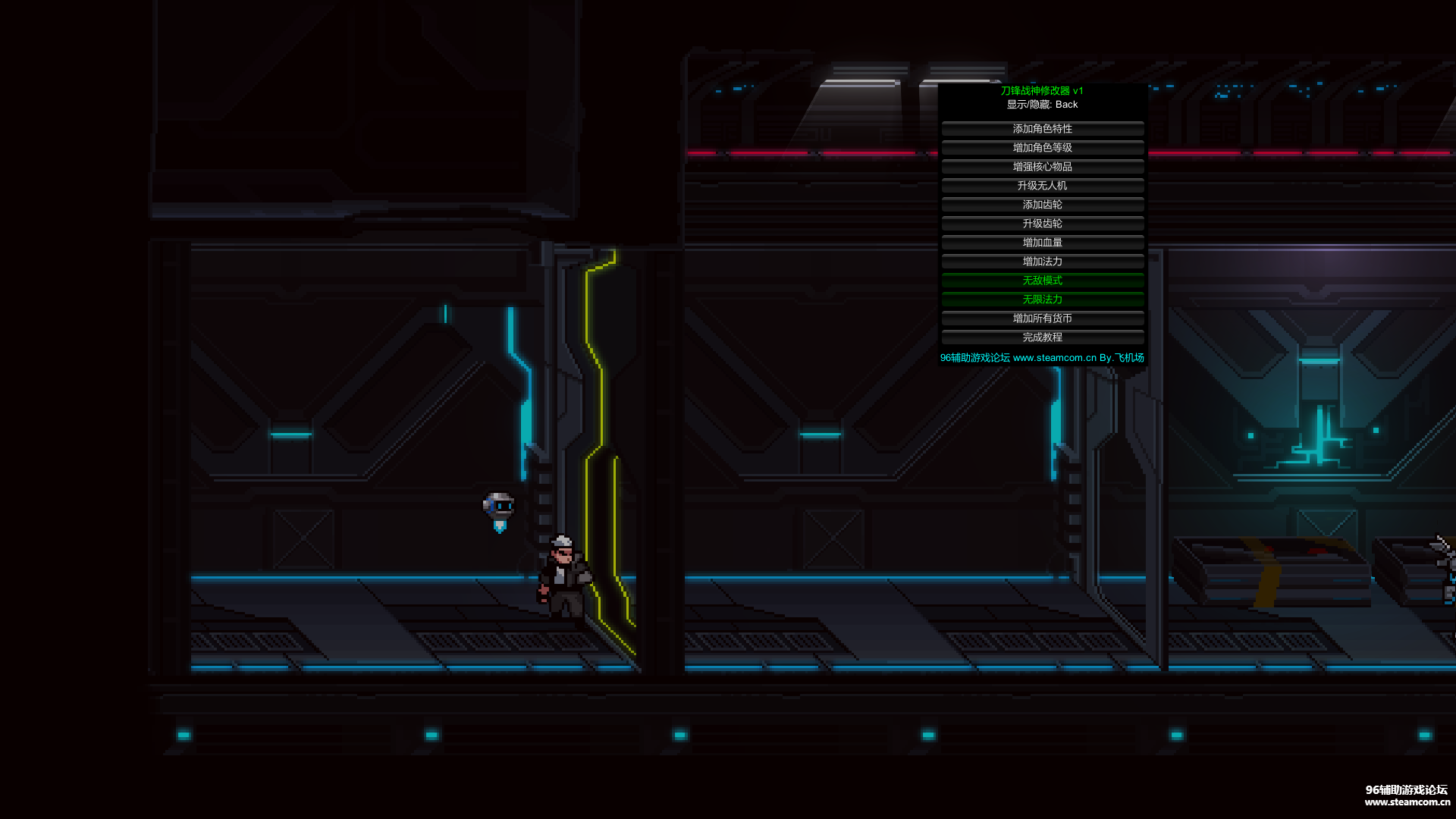Toggle the green 无限法力 unlimited mana option
This screenshot has width=1456, height=819.
coord(1042,300)
